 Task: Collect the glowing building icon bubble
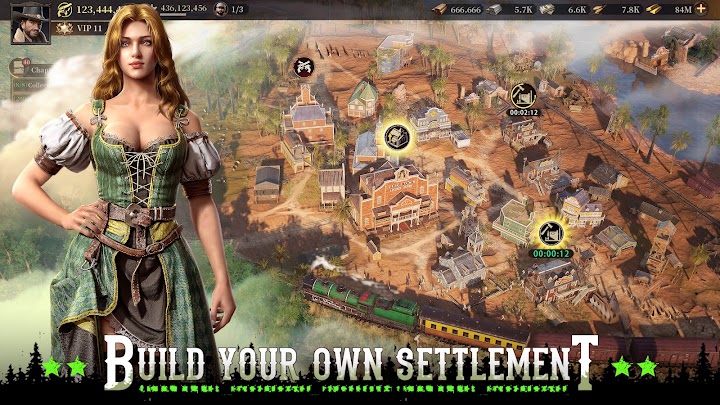[x=397, y=136]
